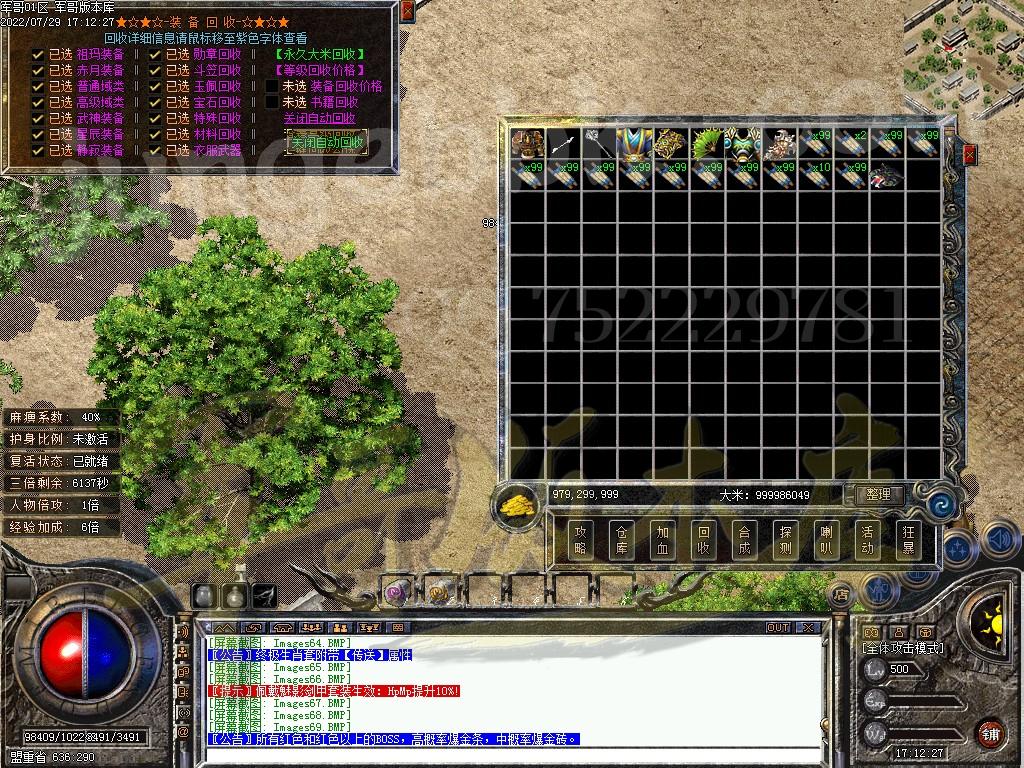Tick the 装备回收价格 checkbox
This screenshot has width=1024, height=768.
point(272,86)
